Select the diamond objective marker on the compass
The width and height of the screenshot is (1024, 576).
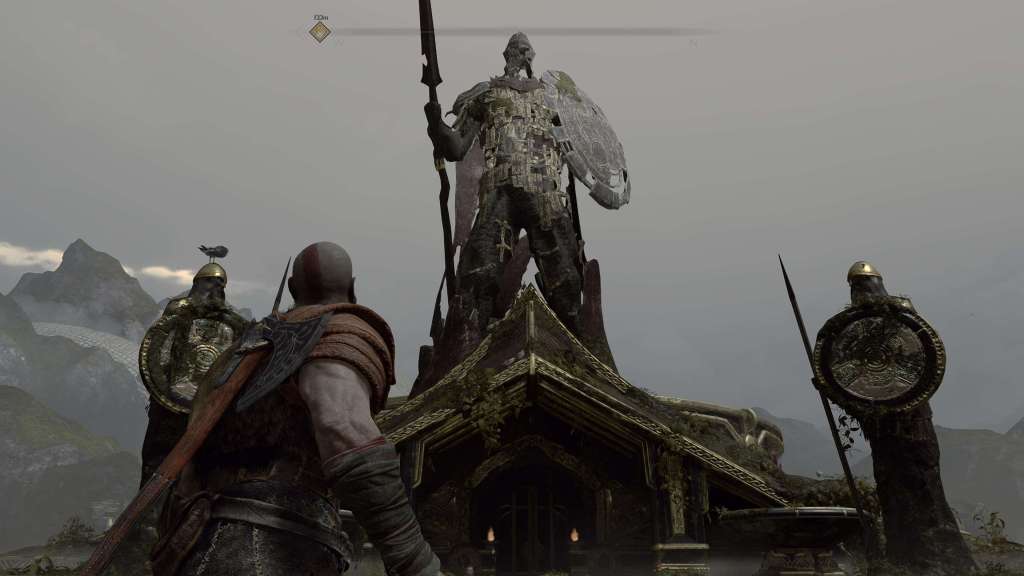point(320,32)
